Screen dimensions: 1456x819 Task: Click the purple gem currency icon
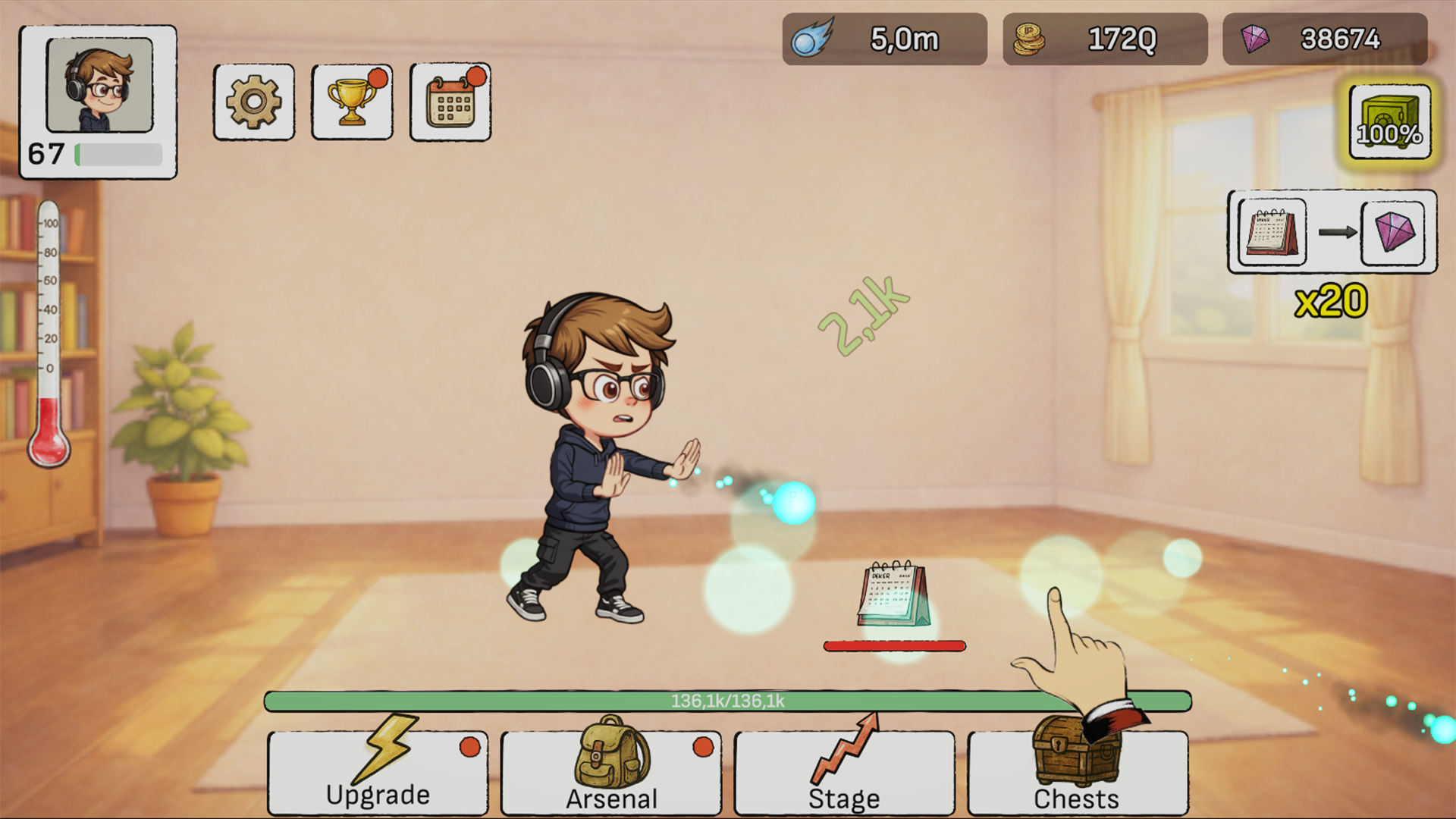pyautogui.click(x=1254, y=38)
